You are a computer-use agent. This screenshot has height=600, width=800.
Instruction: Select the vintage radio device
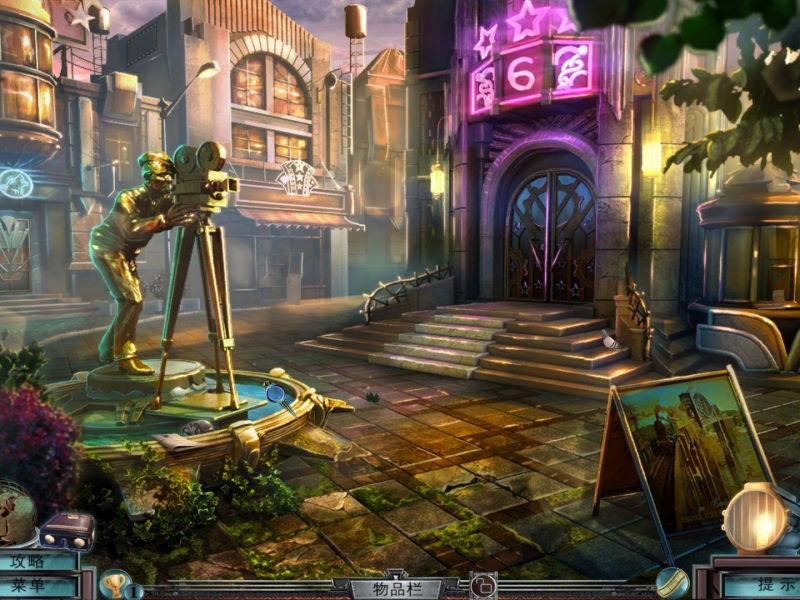pos(67,530)
